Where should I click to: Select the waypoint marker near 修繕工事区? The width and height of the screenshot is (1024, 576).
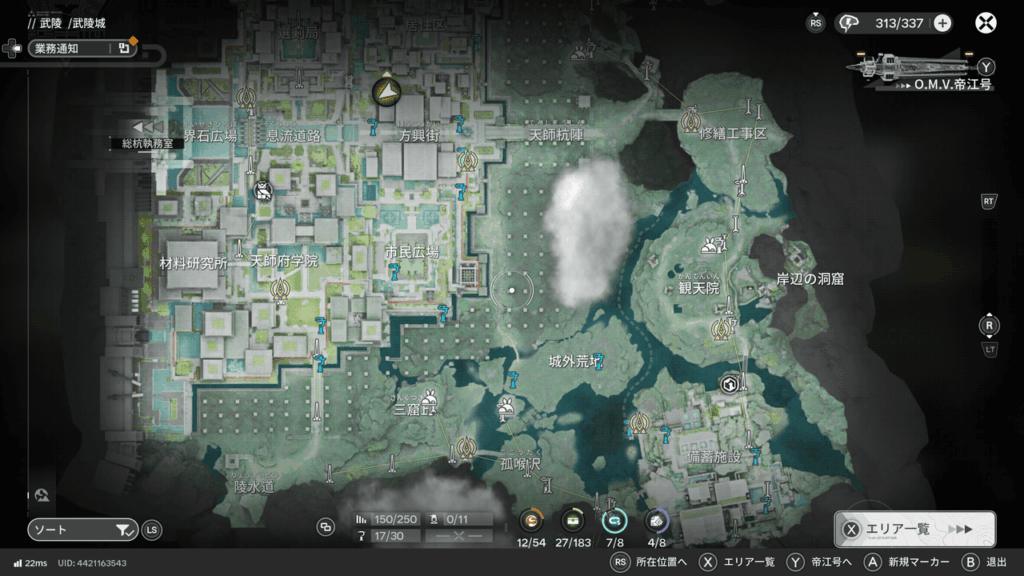tap(689, 123)
